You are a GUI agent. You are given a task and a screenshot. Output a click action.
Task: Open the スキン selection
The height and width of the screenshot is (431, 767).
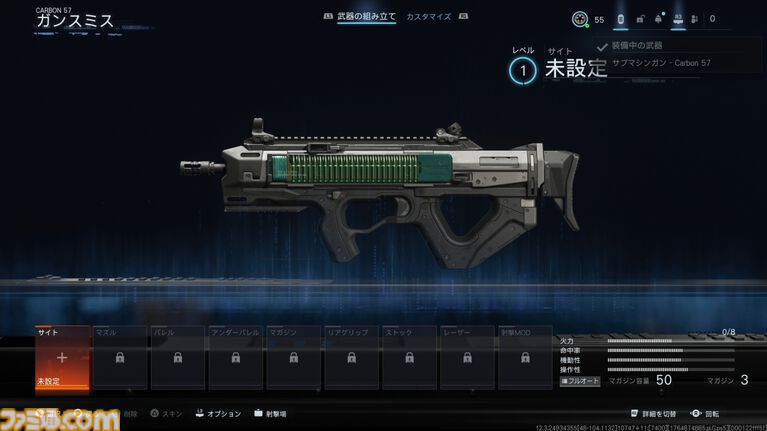coord(169,413)
